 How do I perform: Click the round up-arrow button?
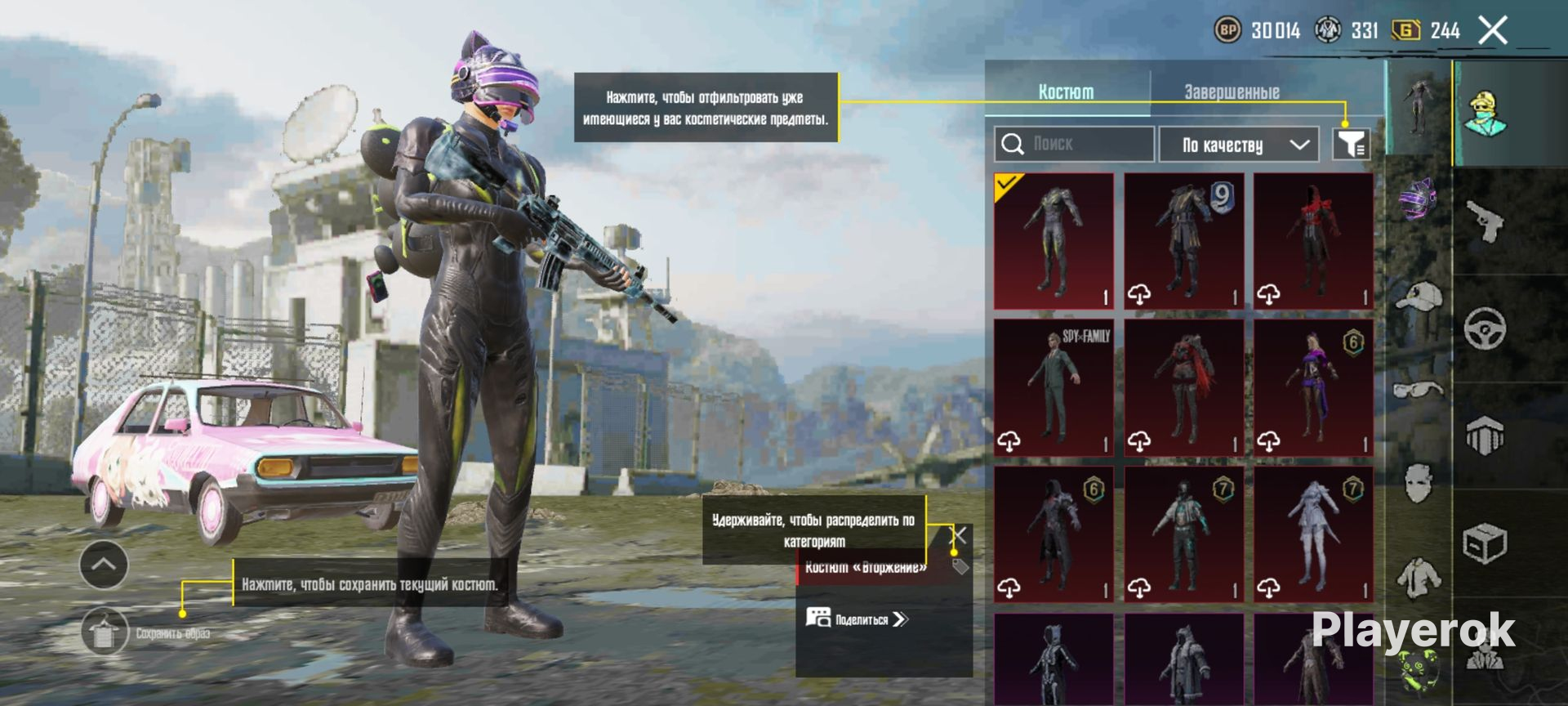tap(104, 565)
